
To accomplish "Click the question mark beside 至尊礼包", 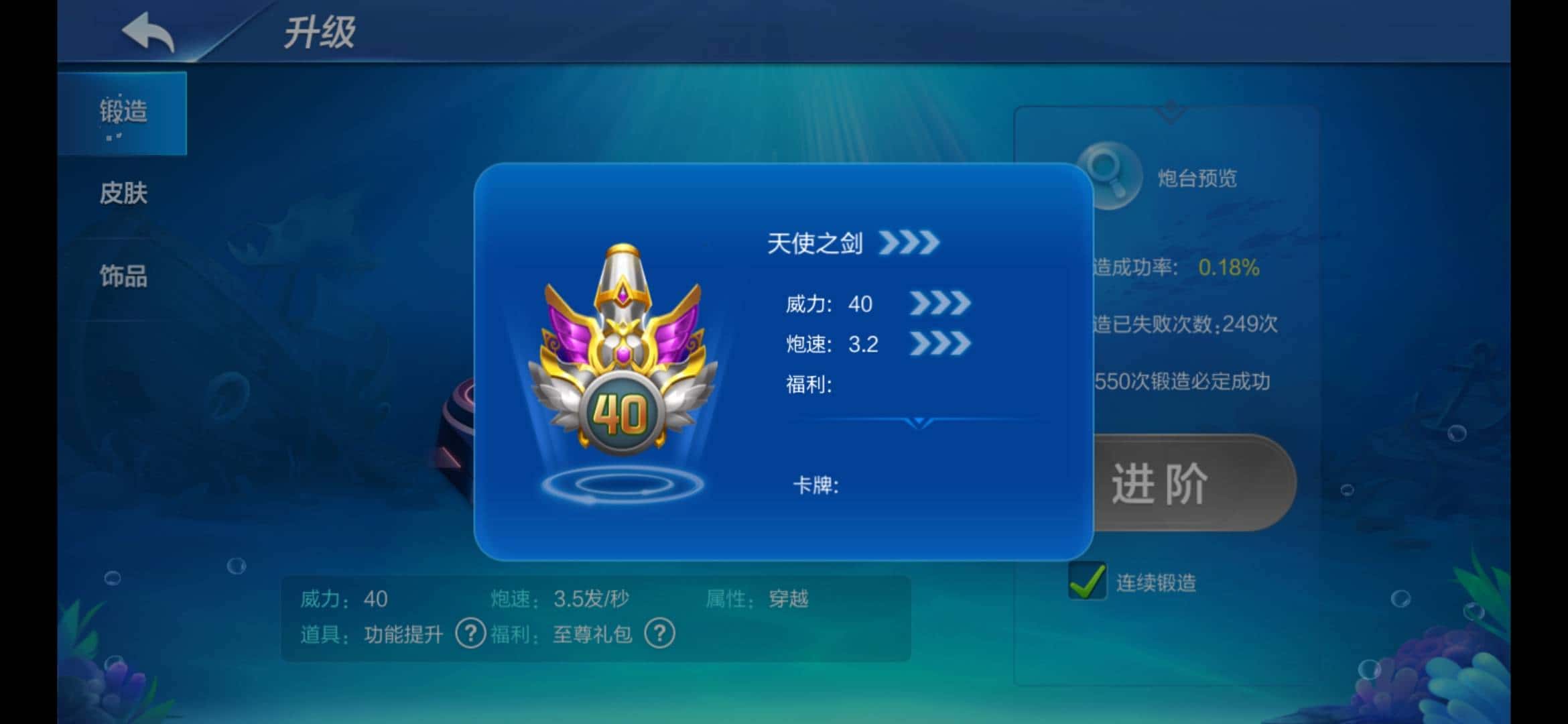I will coord(660,633).
